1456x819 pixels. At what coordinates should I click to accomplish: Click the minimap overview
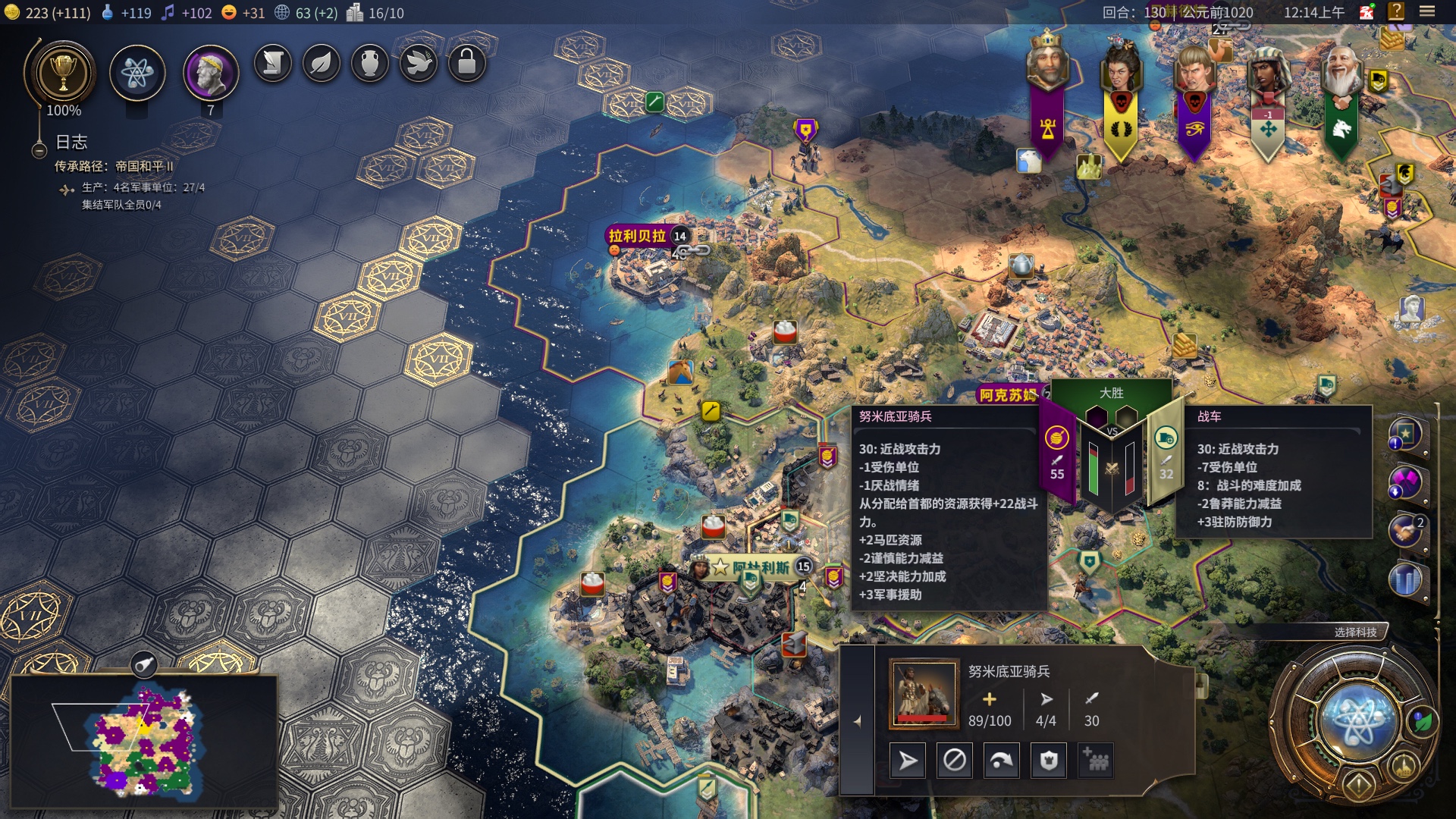(144, 739)
